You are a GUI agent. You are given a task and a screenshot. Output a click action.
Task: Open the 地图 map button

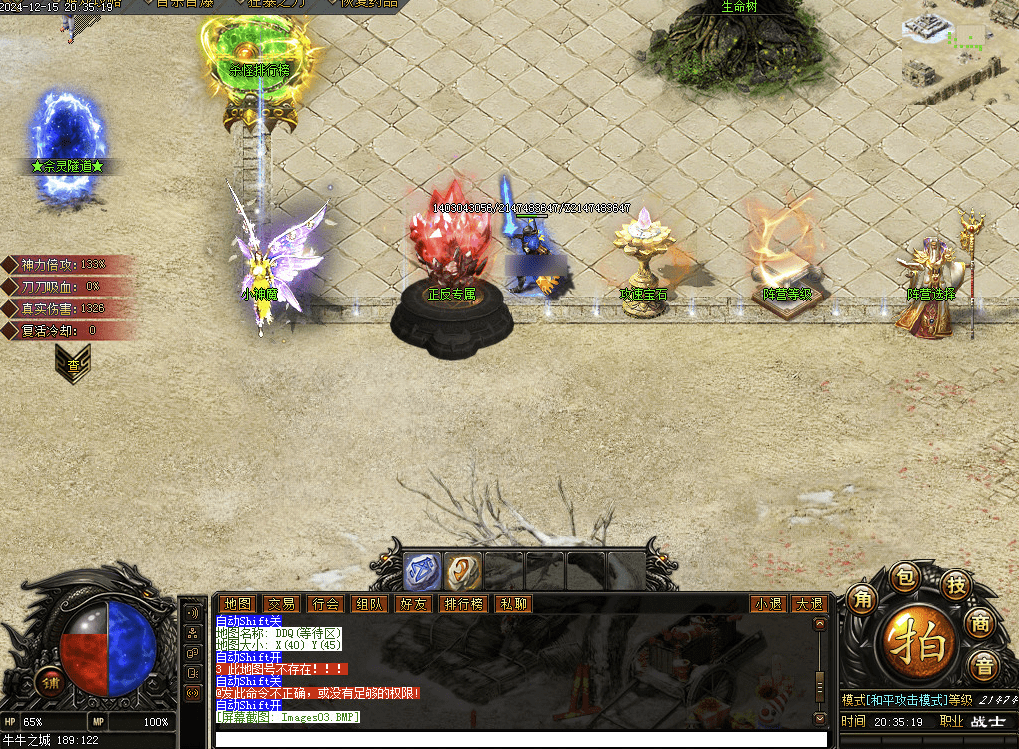(x=238, y=604)
